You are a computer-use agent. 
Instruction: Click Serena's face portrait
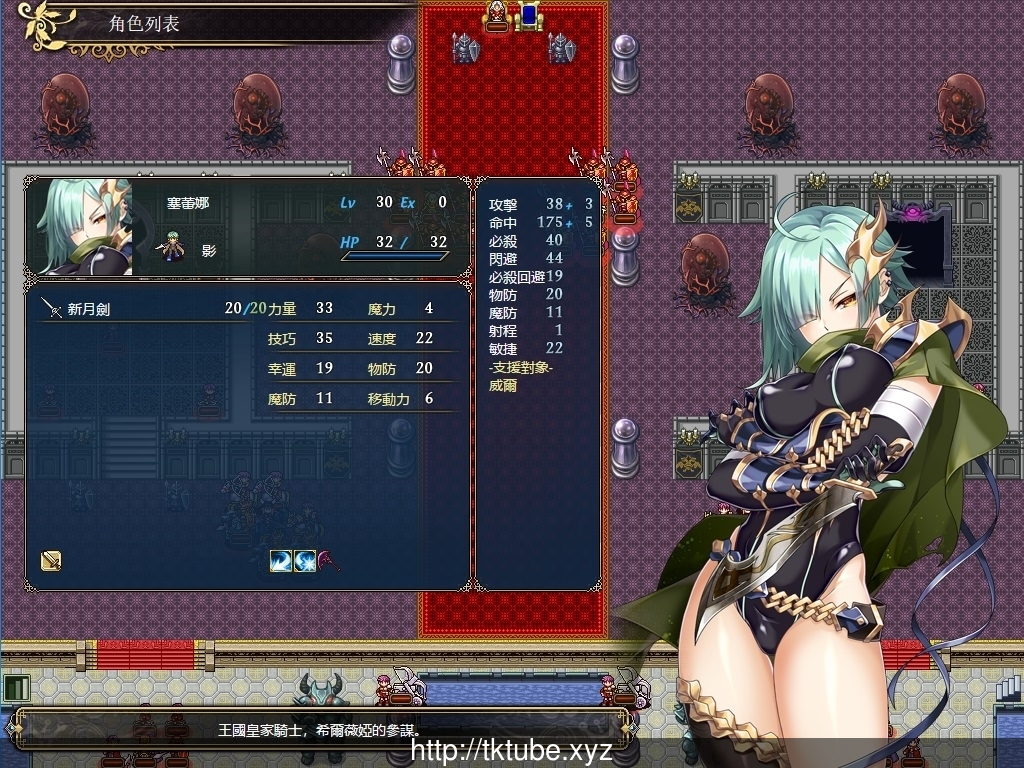[85, 228]
